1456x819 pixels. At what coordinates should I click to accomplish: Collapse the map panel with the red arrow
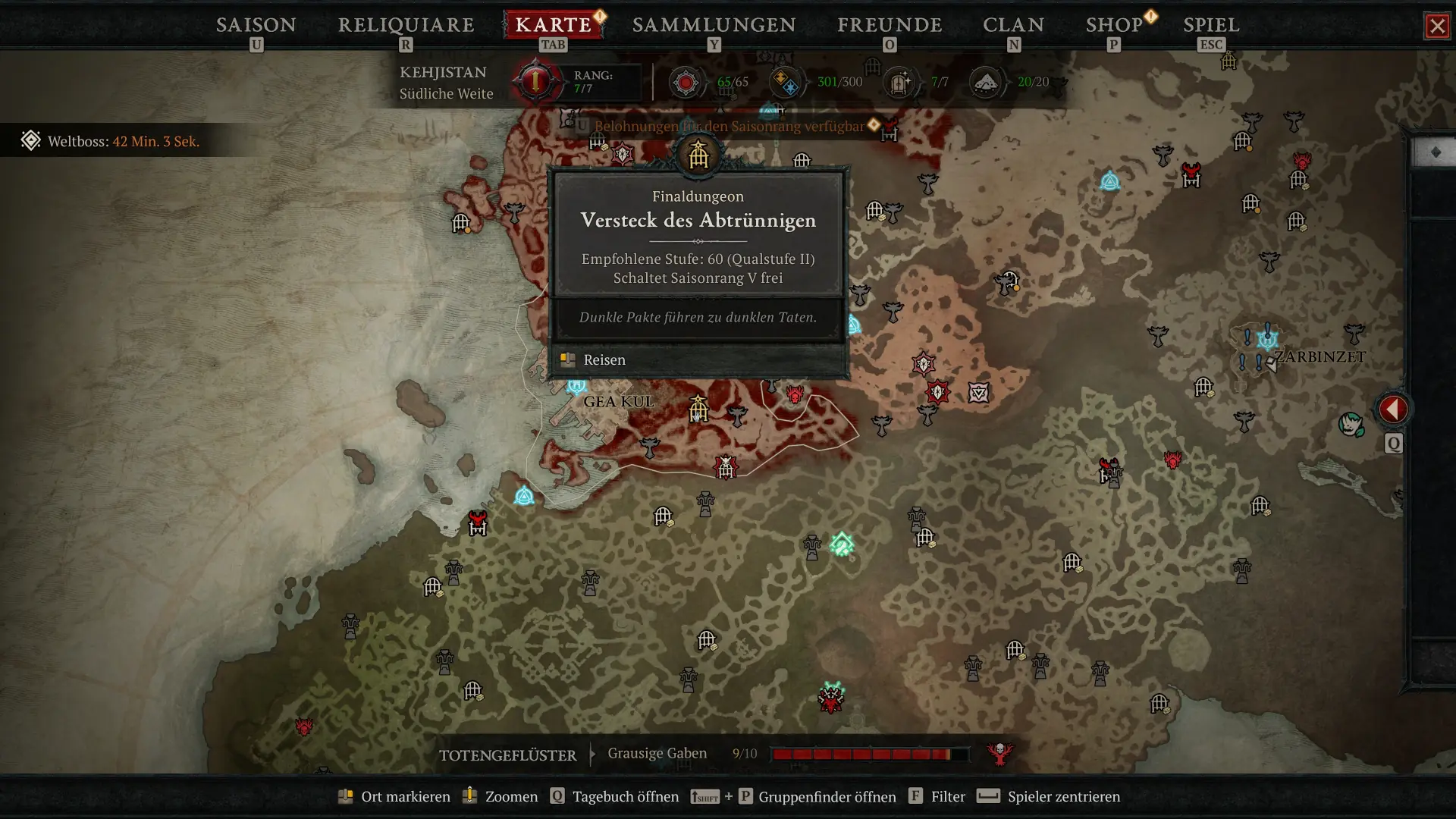coord(1393,409)
